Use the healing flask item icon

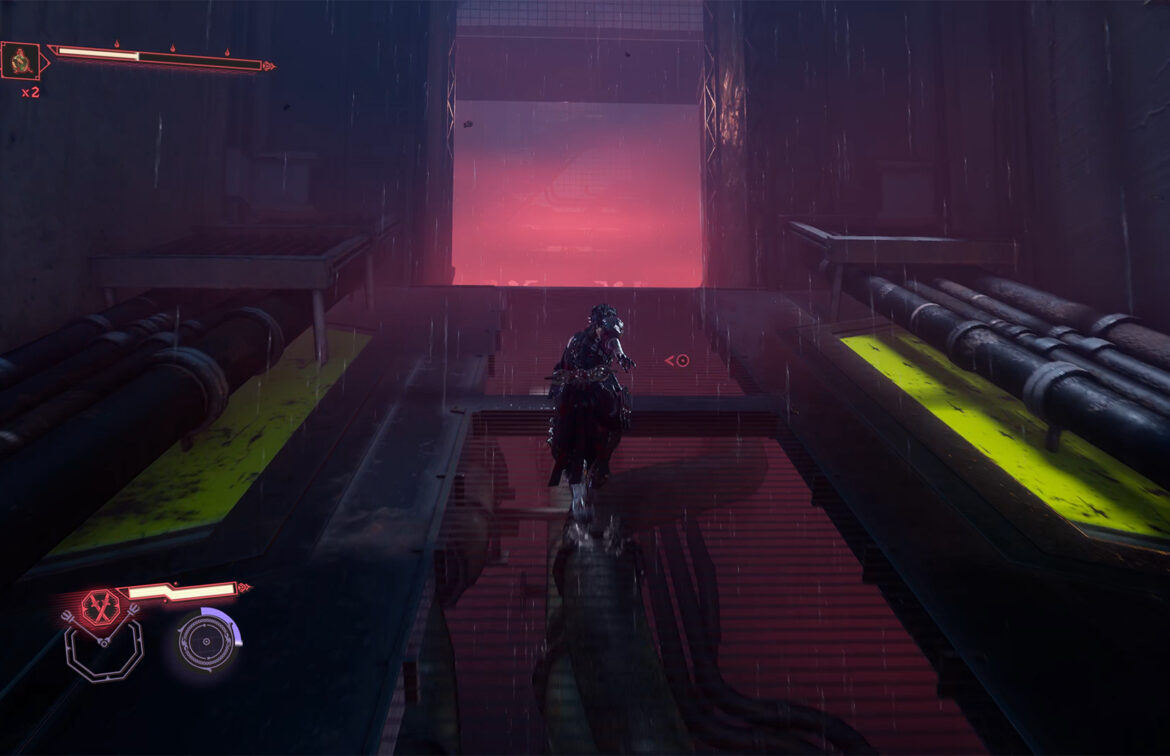click(x=20, y=62)
